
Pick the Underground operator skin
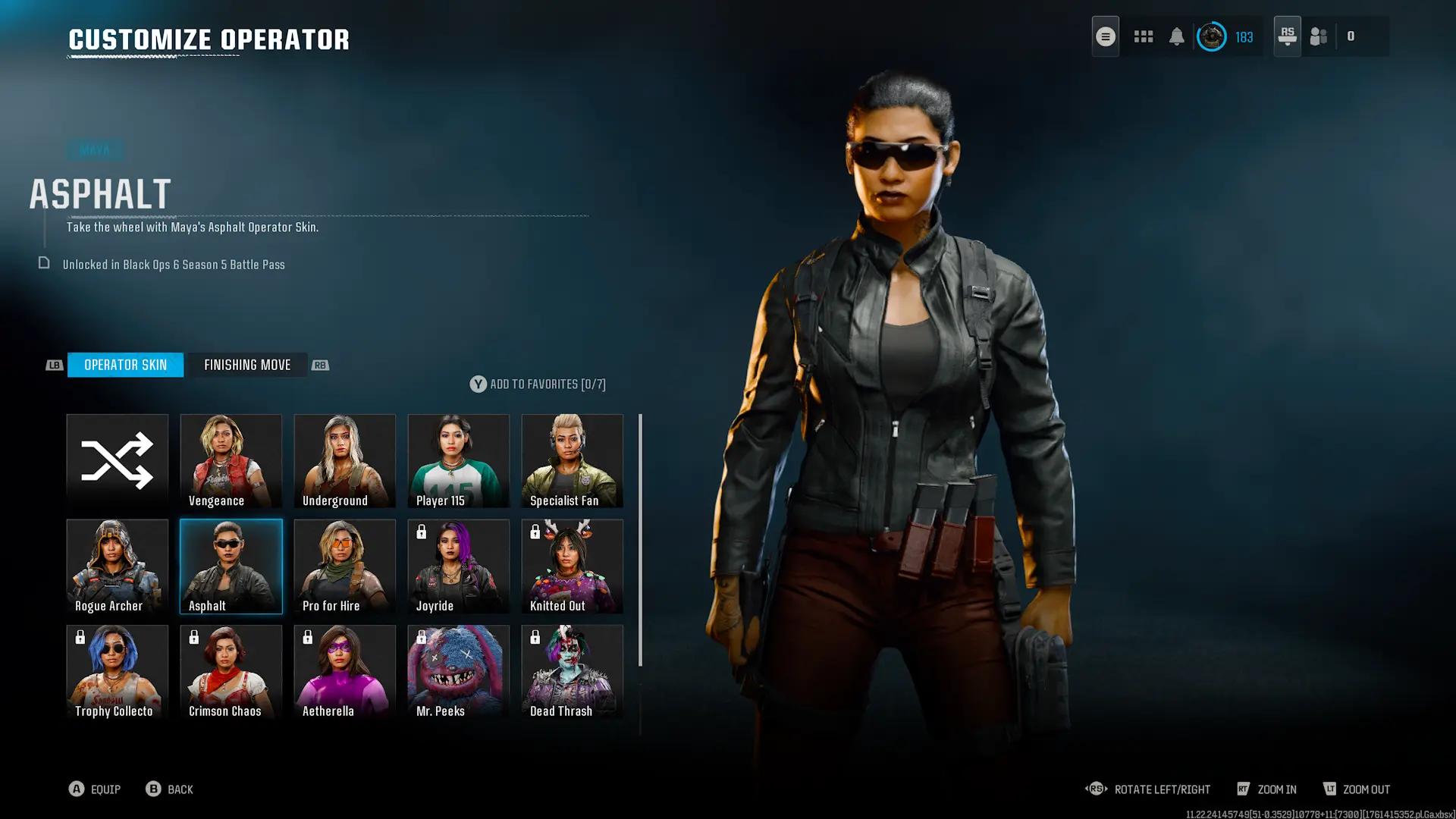[345, 460]
